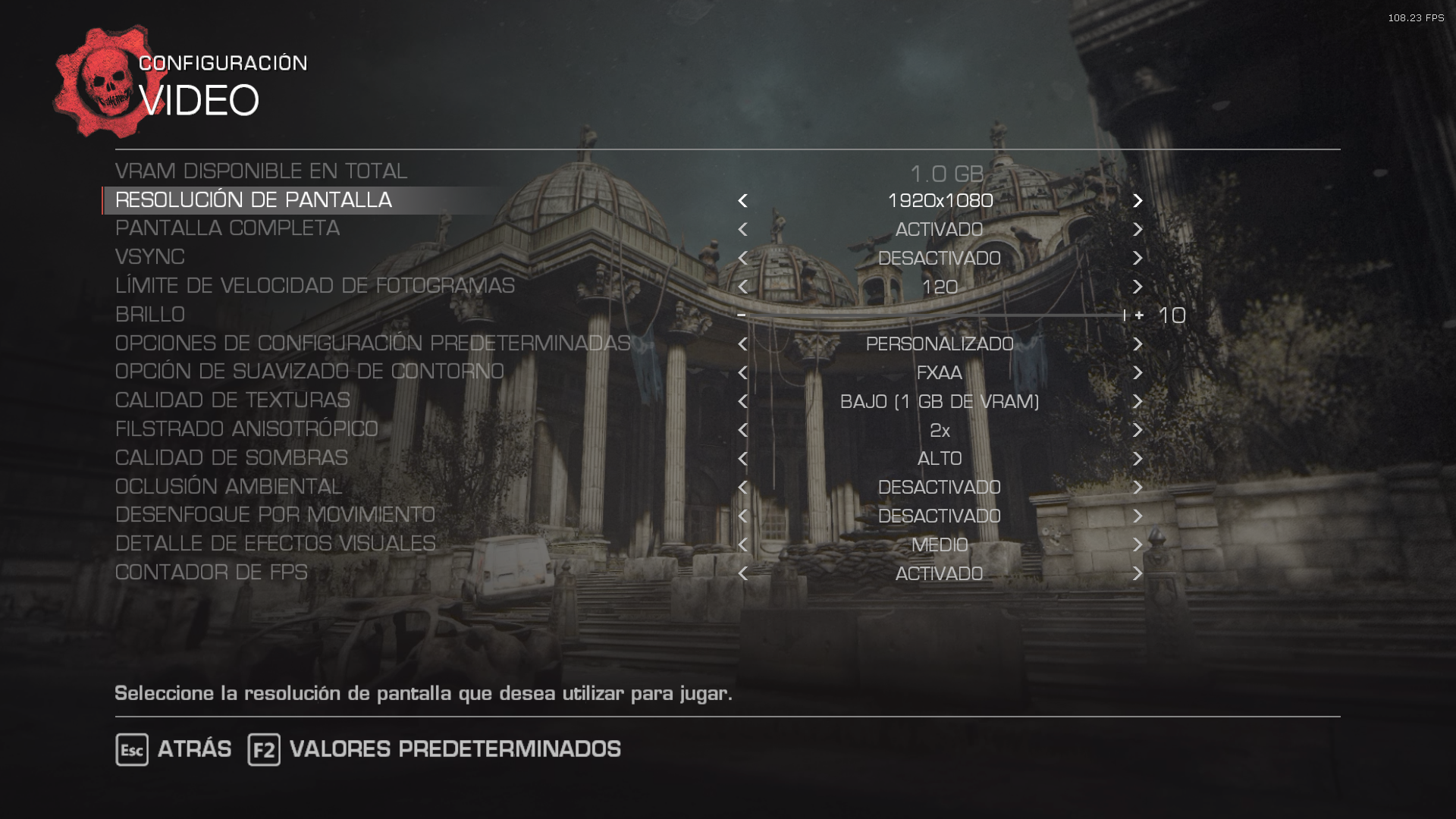Go back with the Atrás button
Image resolution: width=1456 pixels, height=819 pixels.
click(174, 749)
